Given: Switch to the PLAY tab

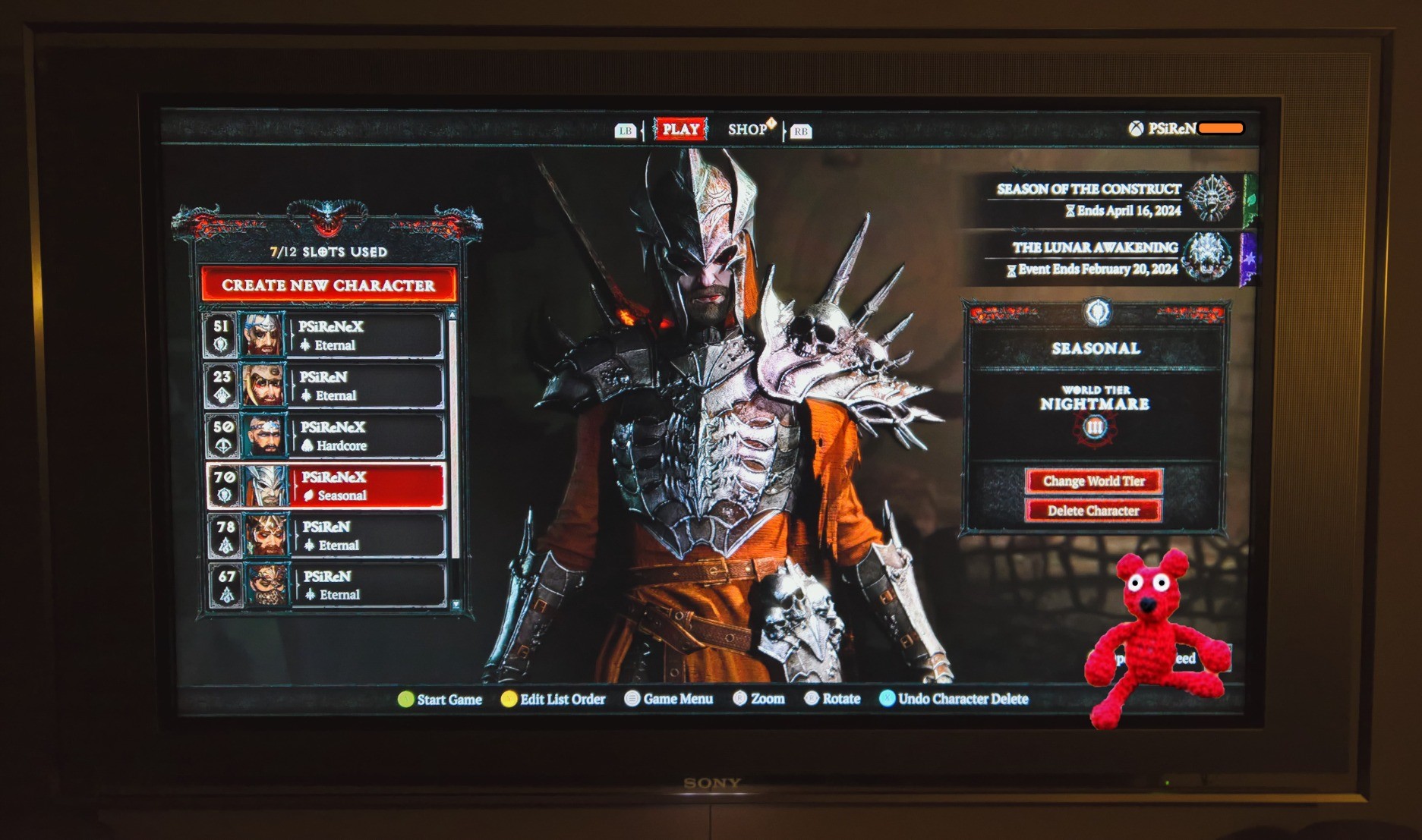Looking at the screenshot, I should tap(680, 129).
